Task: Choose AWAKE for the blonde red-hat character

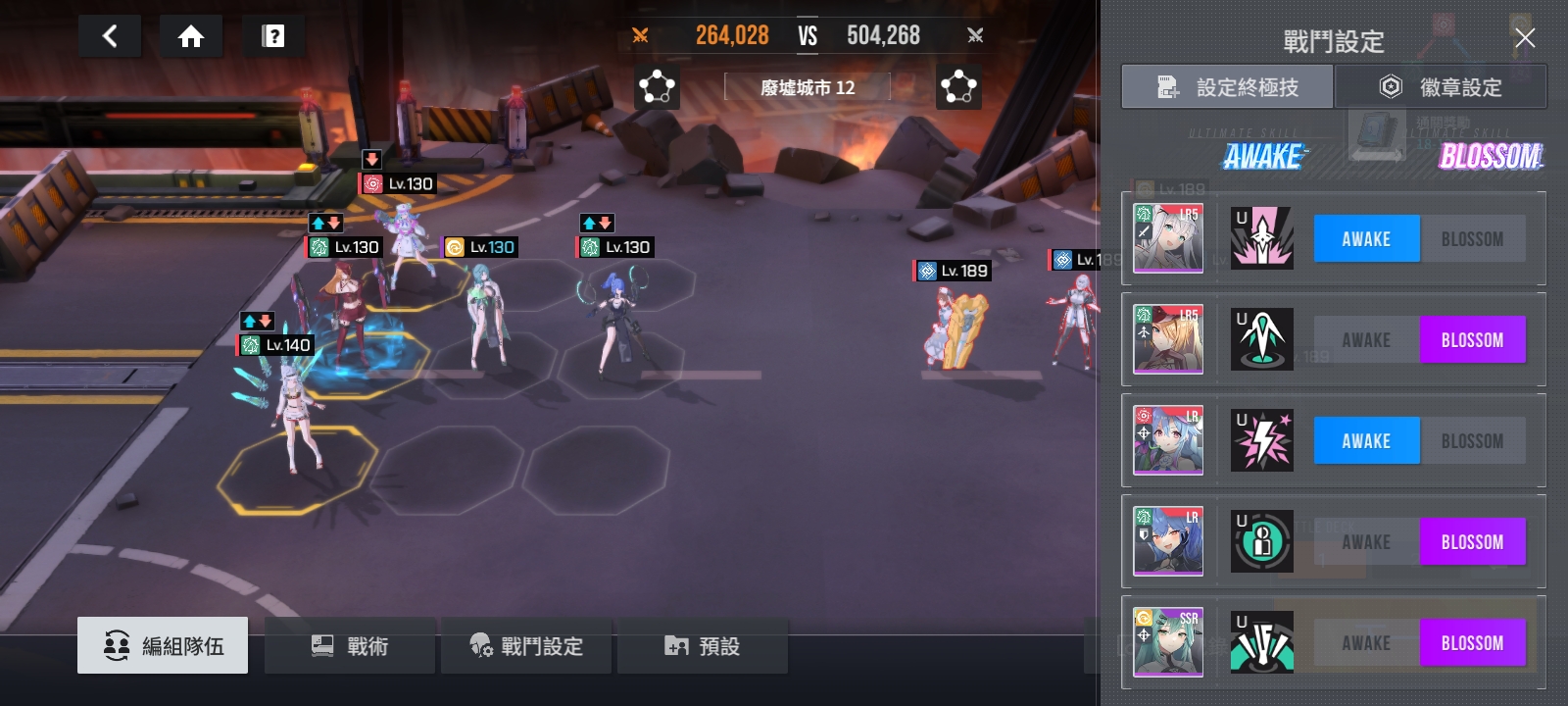Action: pyautogui.click(x=1366, y=340)
